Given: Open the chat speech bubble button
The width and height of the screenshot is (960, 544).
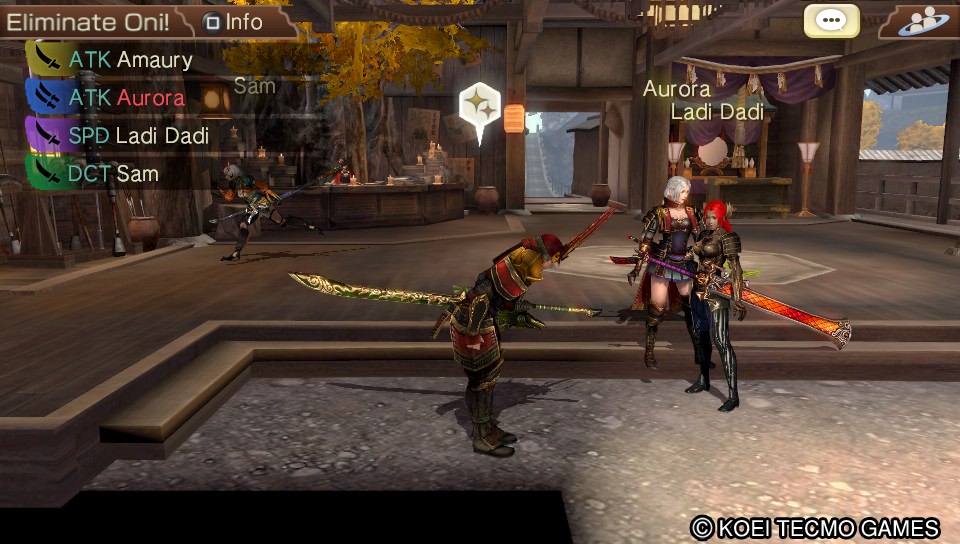Looking at the screenshot, I should (831, 21).
